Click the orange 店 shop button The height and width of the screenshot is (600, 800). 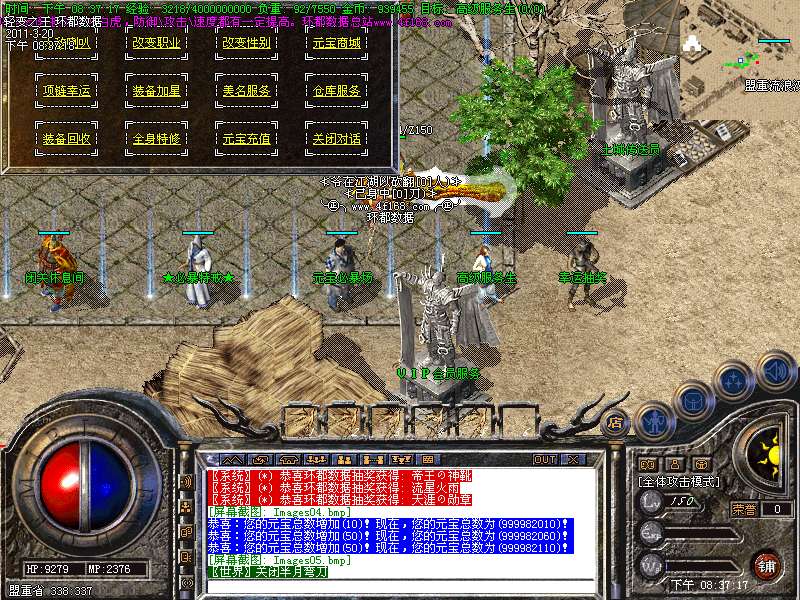(x=616, y=422)
